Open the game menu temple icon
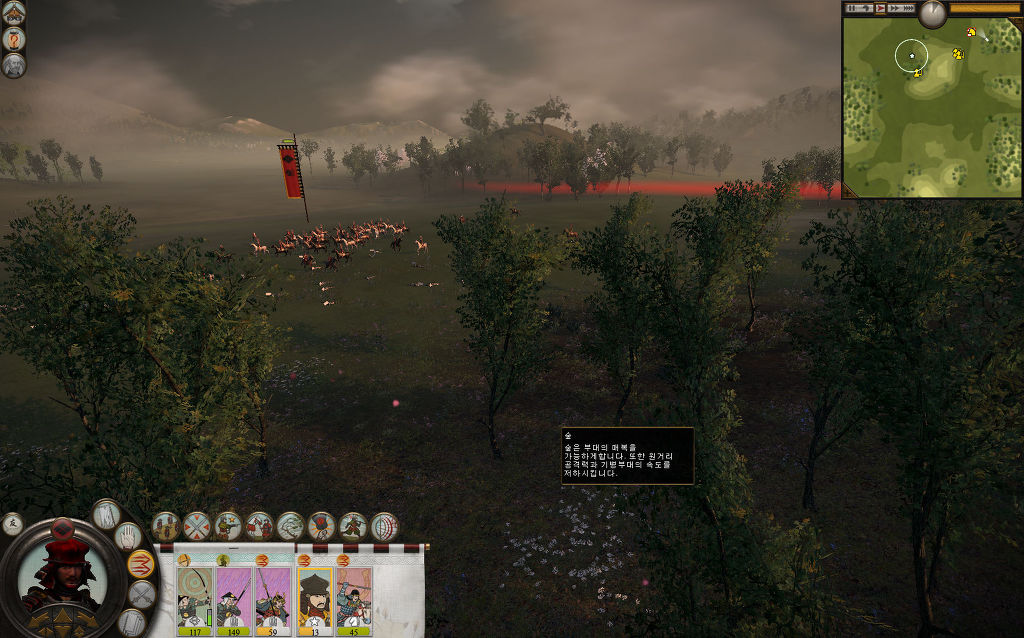 [14, 12]
